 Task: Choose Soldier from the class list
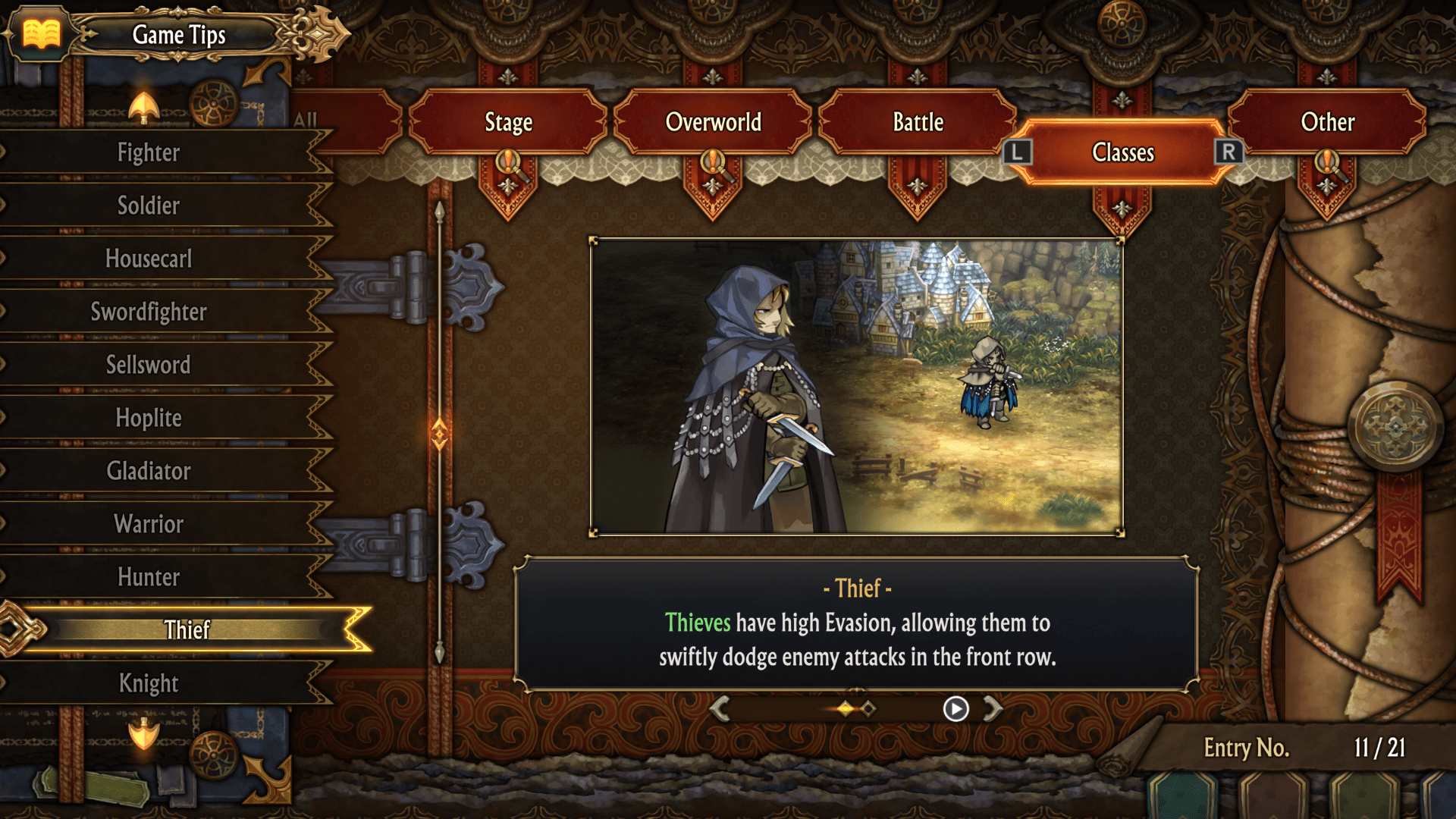click(x=149, y=206)
